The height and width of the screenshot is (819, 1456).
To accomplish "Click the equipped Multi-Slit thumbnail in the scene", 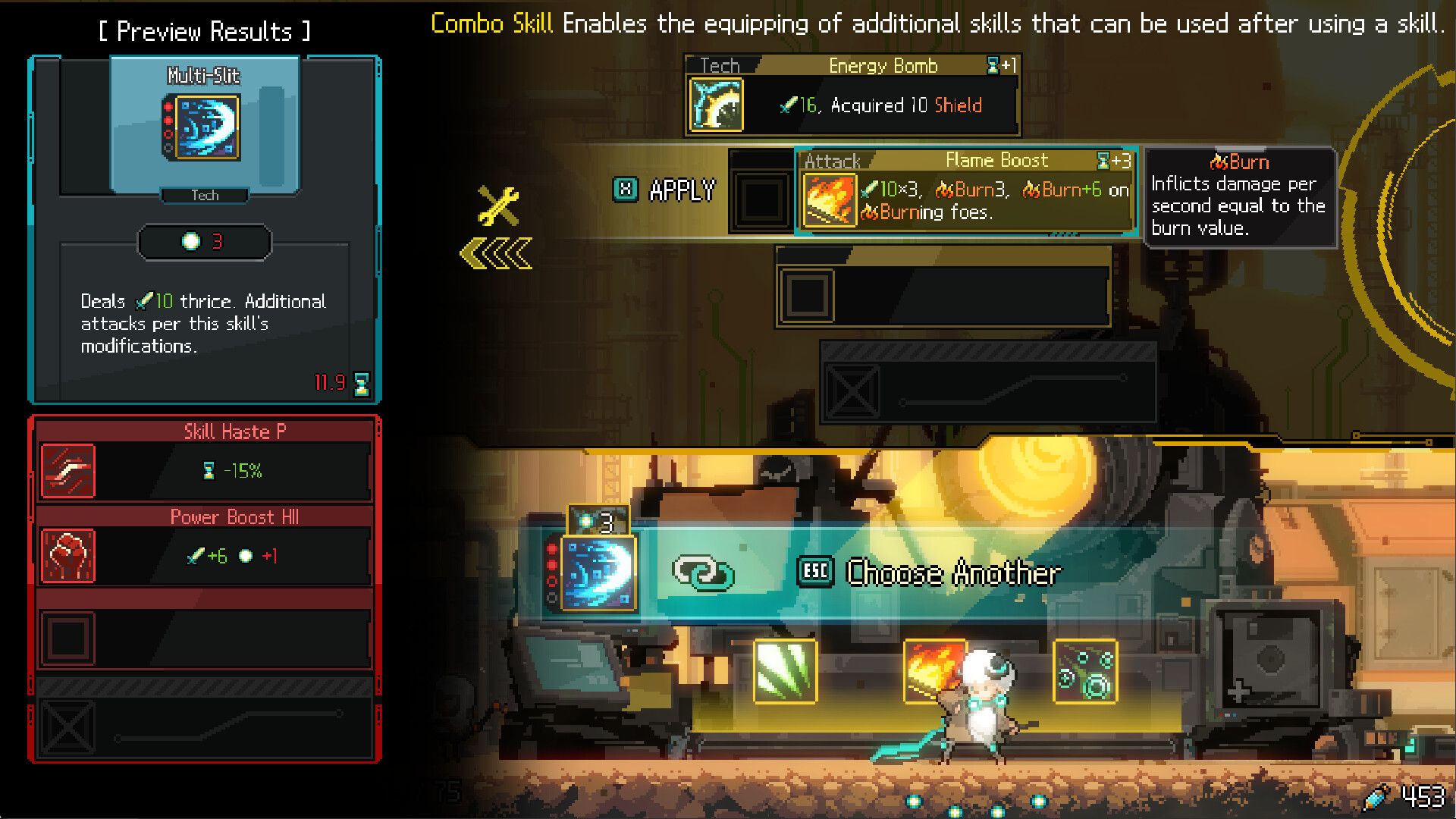I will (598, 575).
